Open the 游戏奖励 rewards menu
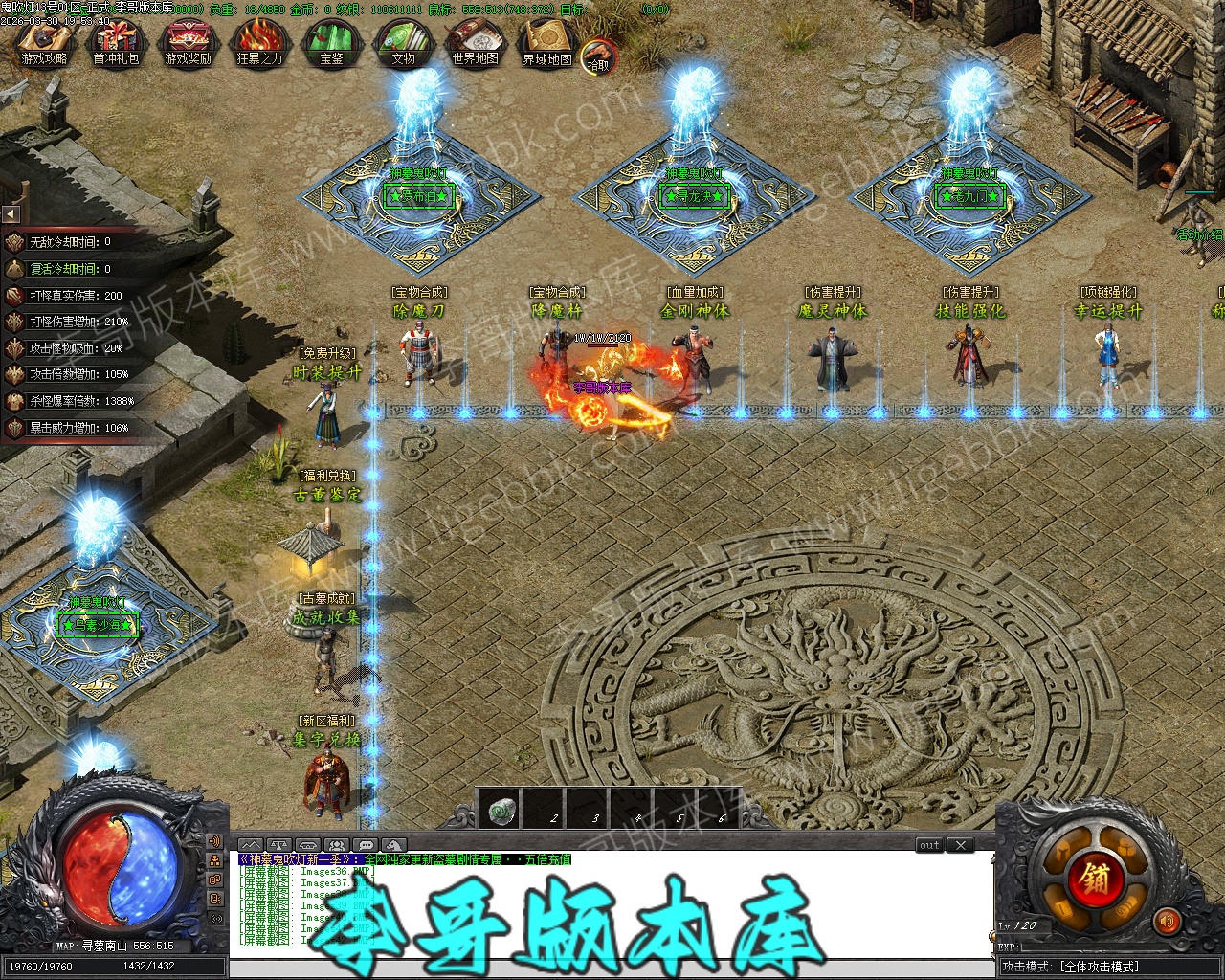 click(188, 43)
